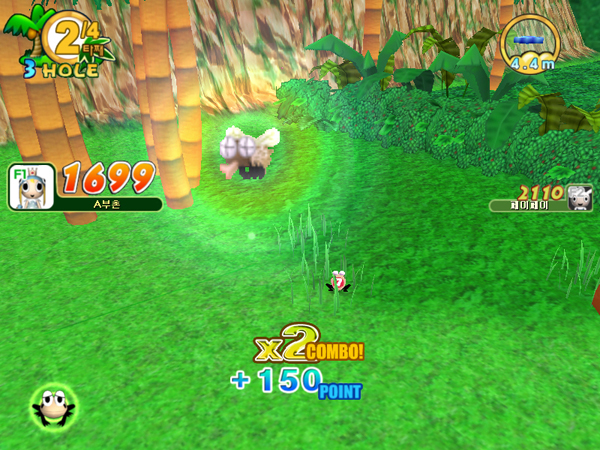
Task: Select the opponent's avatar portrait beside score 2110
Action: point(580,197)
